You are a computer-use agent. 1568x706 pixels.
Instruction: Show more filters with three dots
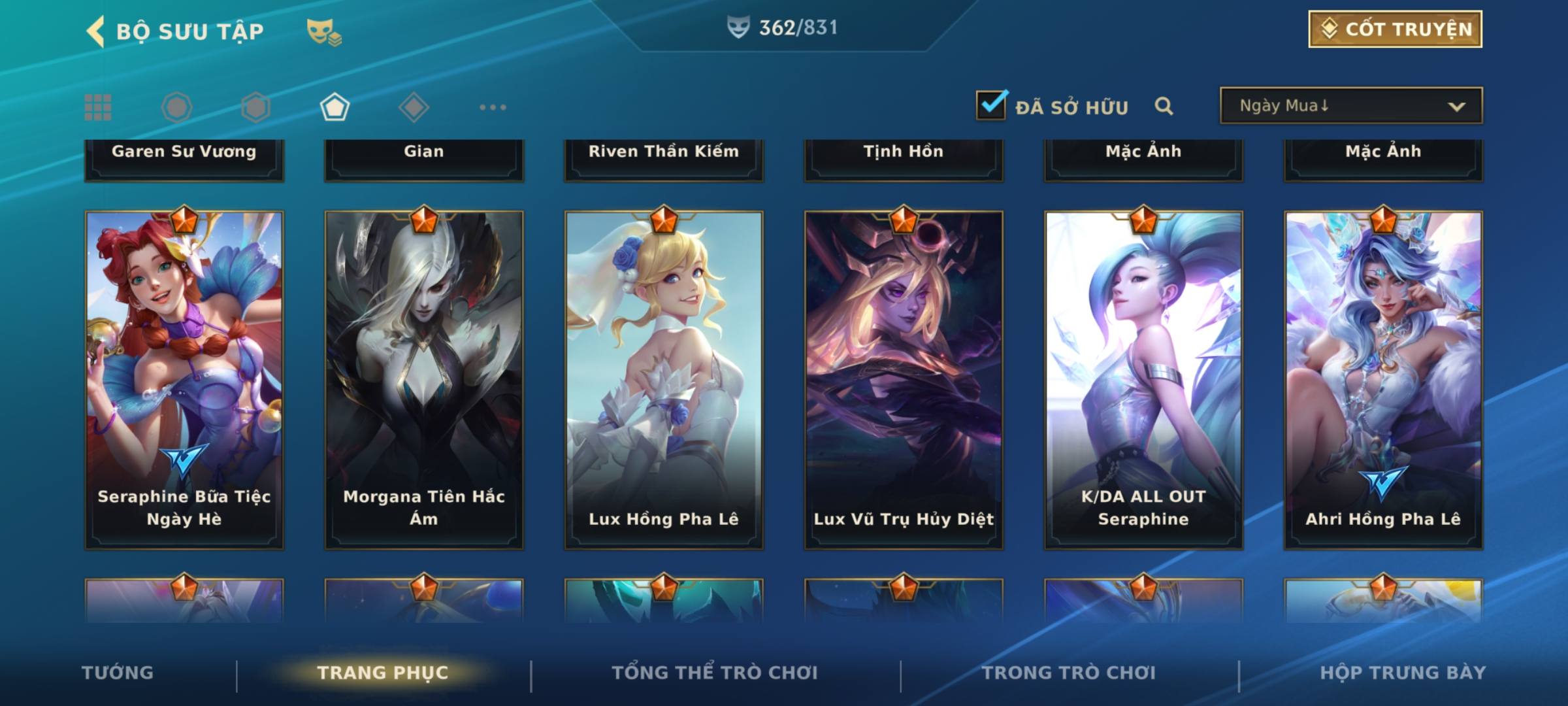click(493, 107)
